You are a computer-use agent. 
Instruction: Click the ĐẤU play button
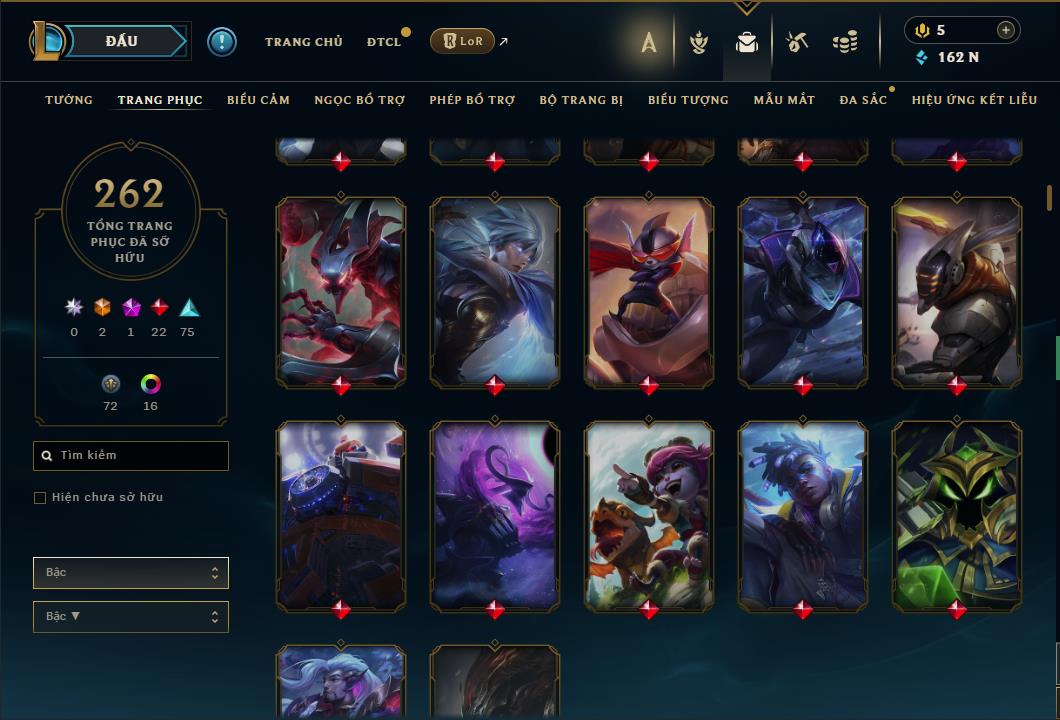point(121,41)
